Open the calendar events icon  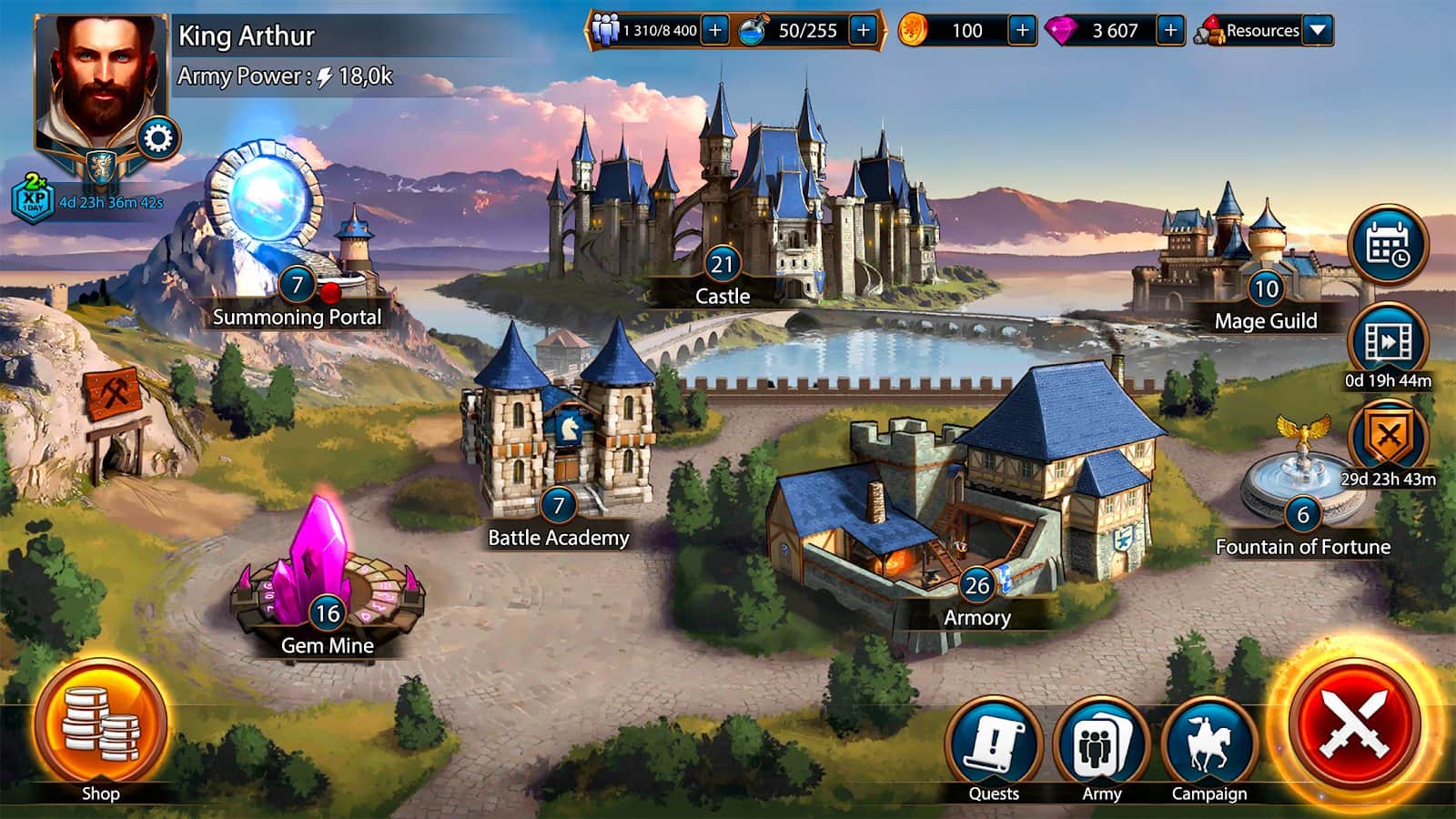(x=1388, y=245)
